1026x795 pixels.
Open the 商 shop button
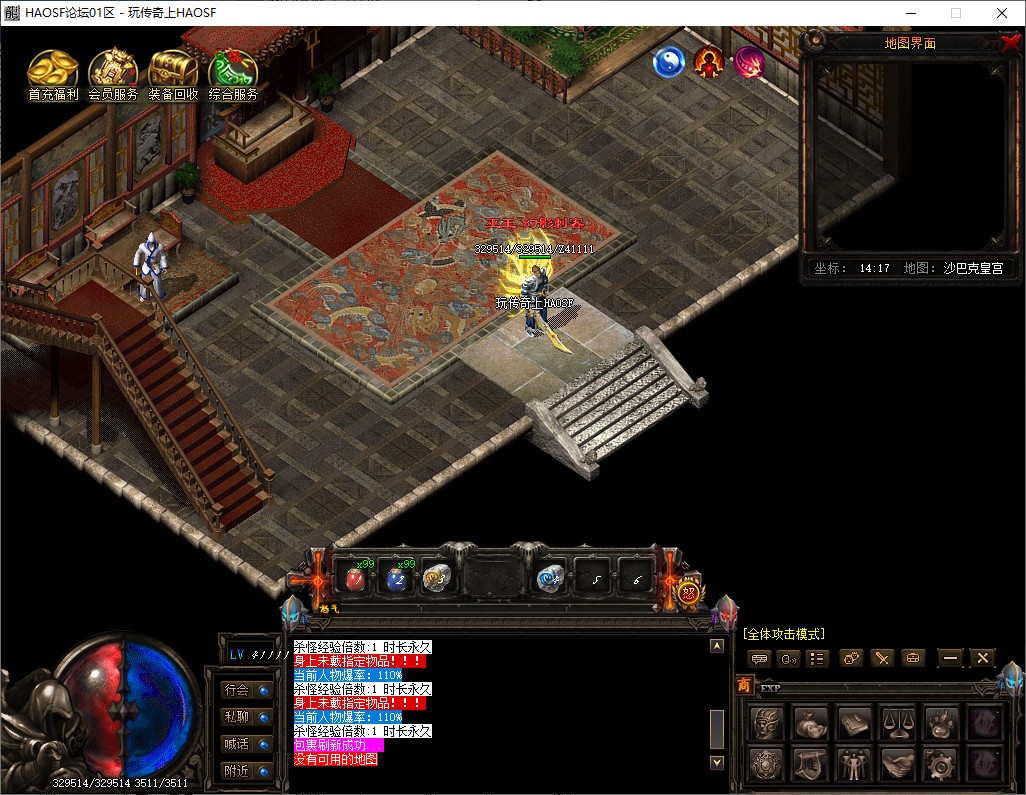click(744, 685)
